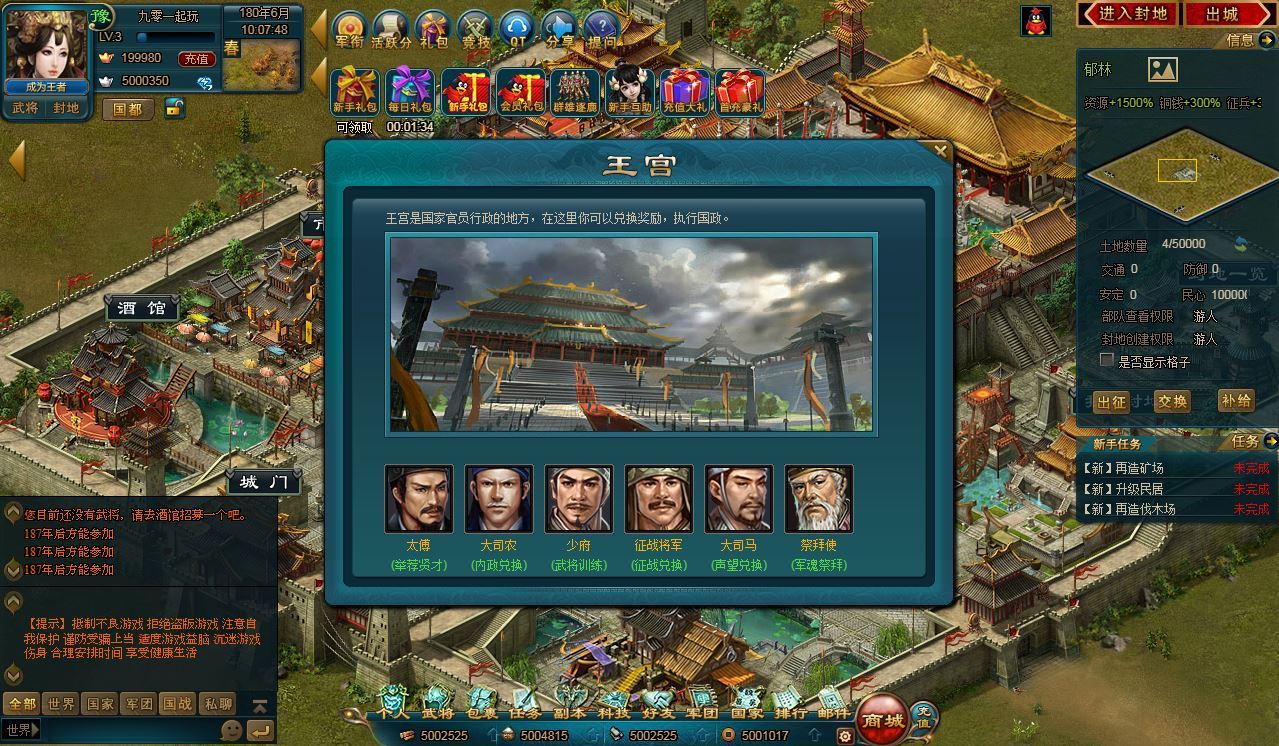Screen dimensions: 1279x746
Task: Click the 出城 leave city button
Action: [1222, 14]
